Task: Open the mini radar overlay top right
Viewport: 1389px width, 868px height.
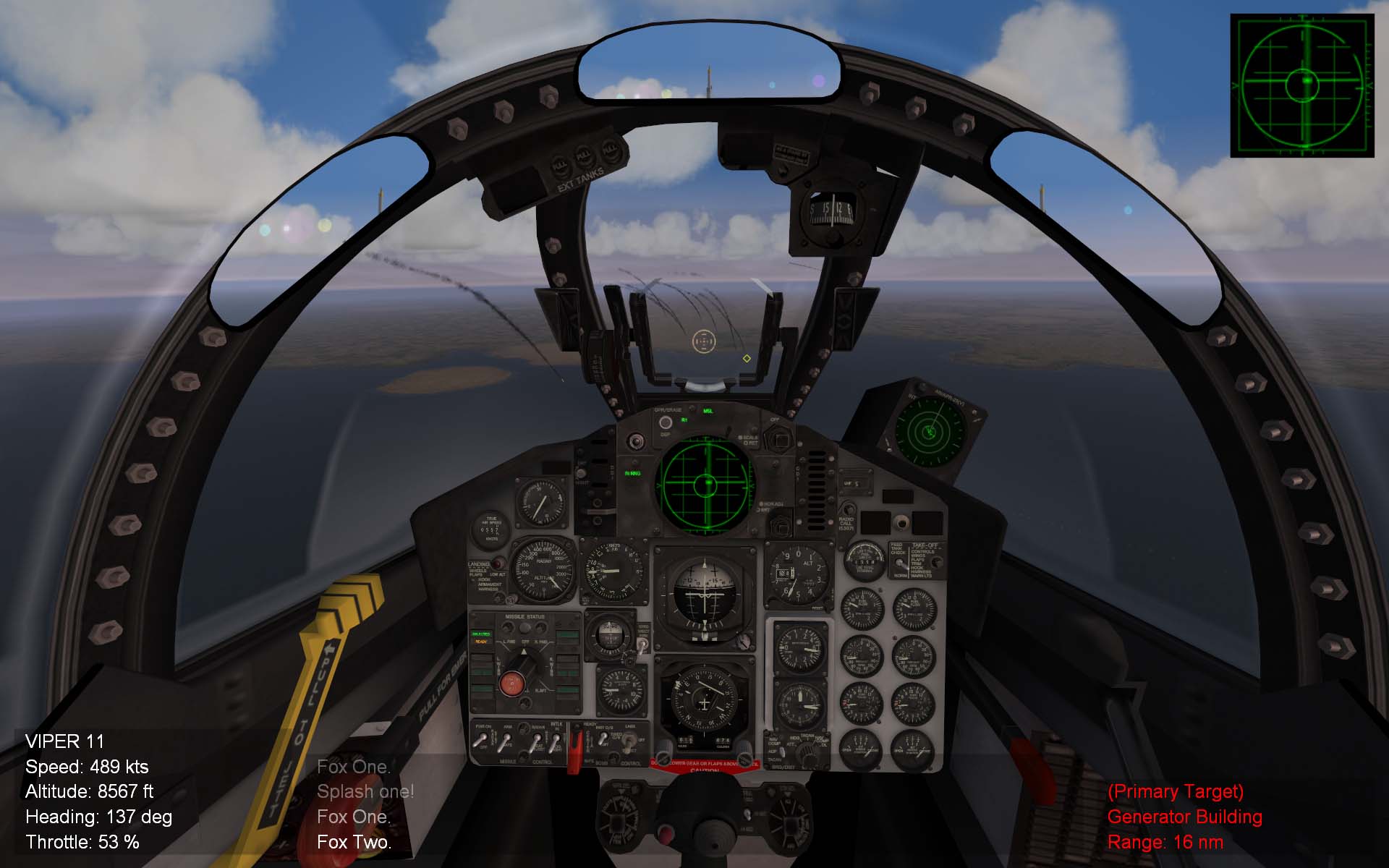Action: 1306,83
